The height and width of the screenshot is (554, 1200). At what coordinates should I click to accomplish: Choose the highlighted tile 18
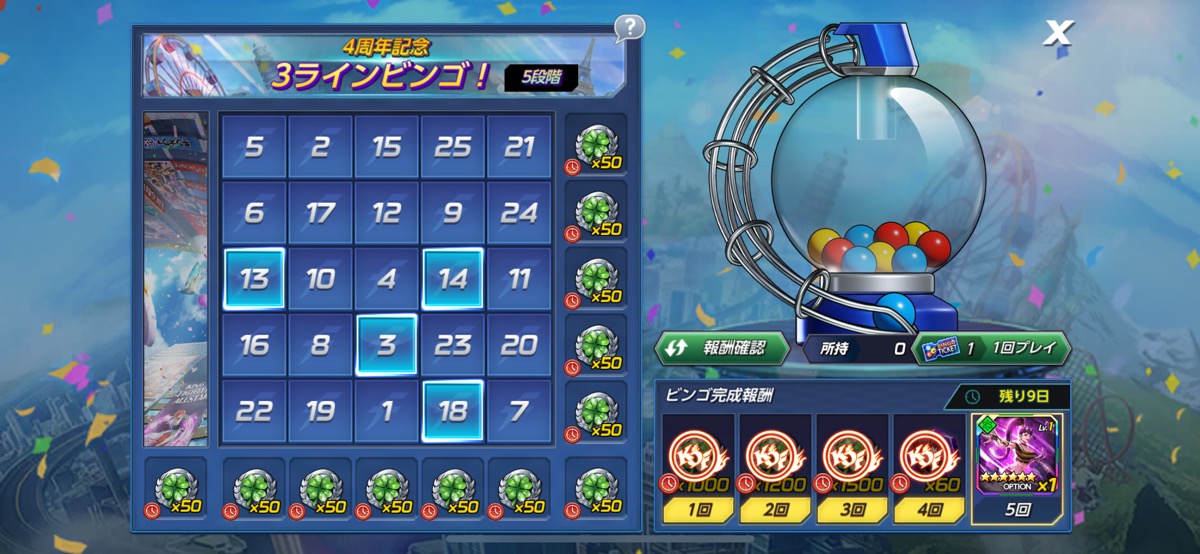point(453,411)
